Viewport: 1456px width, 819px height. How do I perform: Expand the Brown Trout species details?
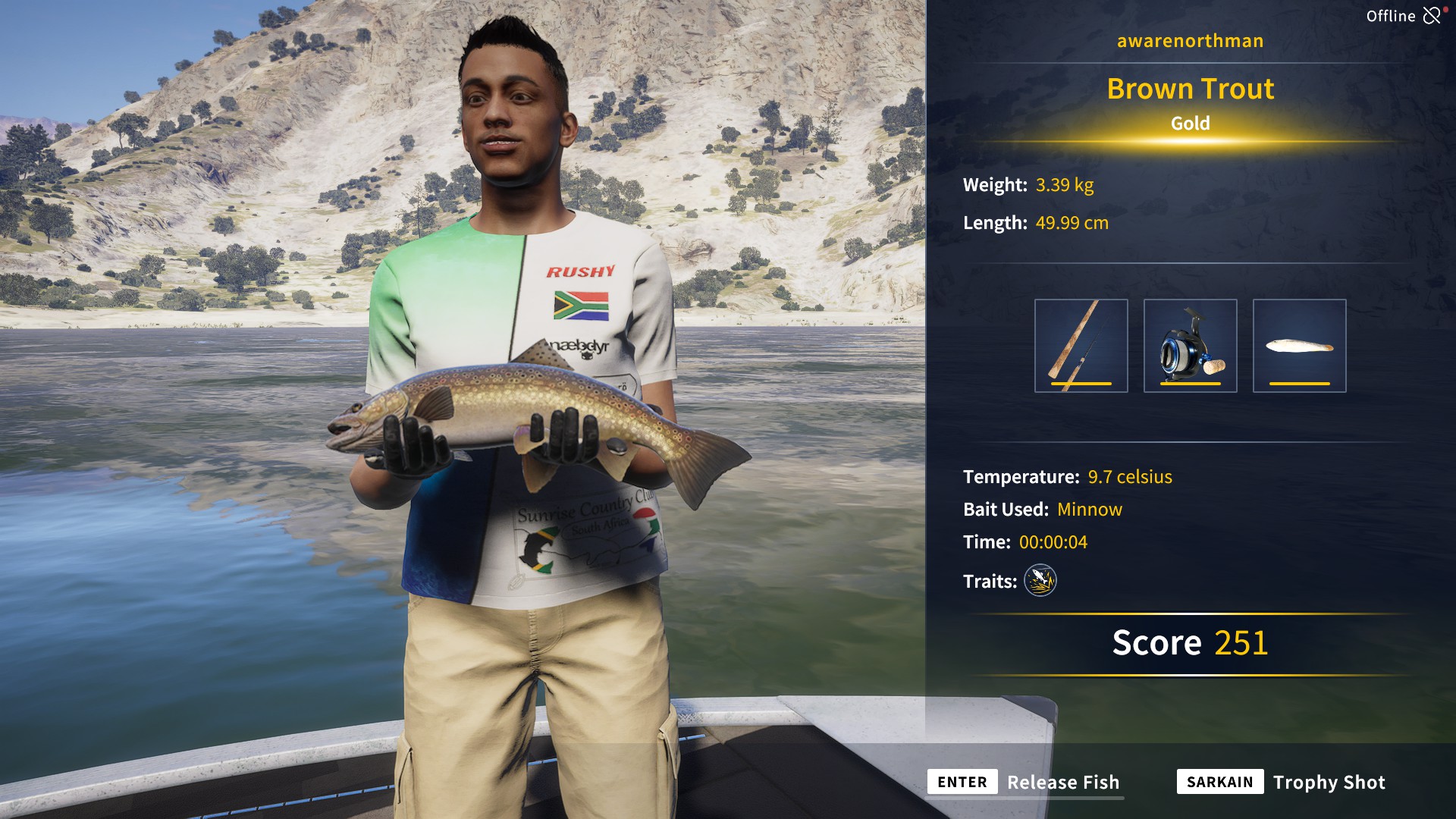pyautogui.click(x=1190, y=89)
